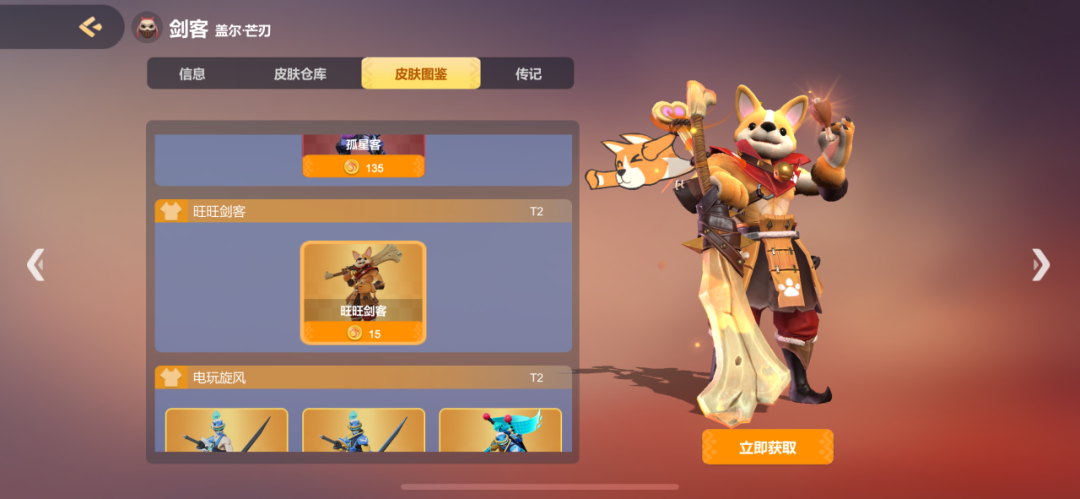
Task: Click the 立即获取 button
Action: (767, 447)
